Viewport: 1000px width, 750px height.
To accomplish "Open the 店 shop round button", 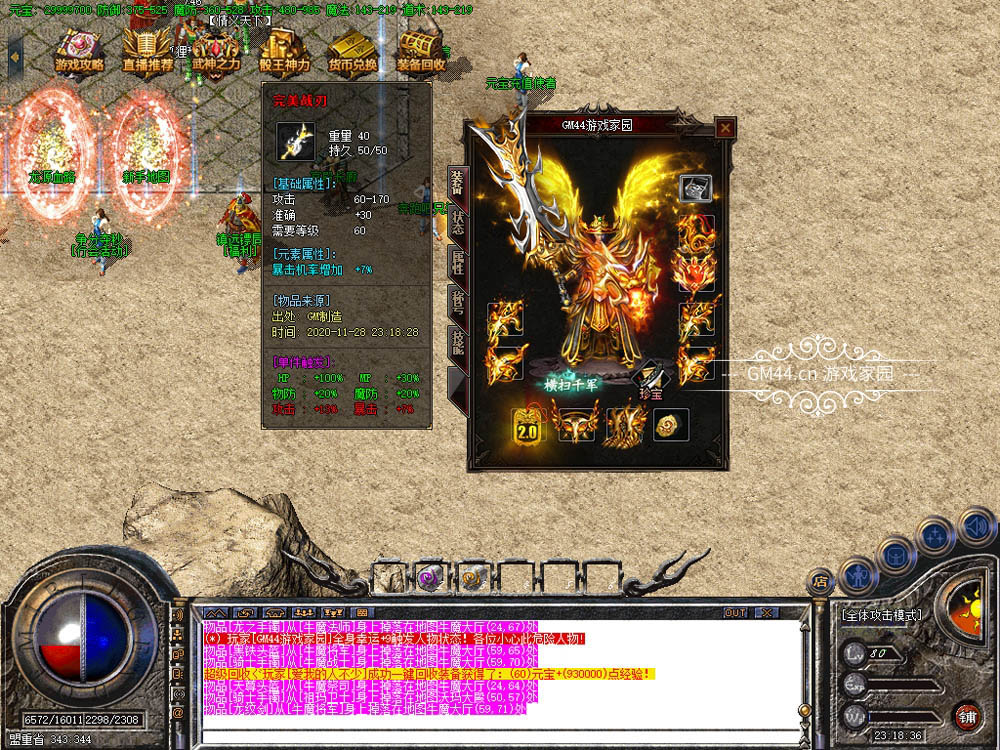I will click(821, 581).
